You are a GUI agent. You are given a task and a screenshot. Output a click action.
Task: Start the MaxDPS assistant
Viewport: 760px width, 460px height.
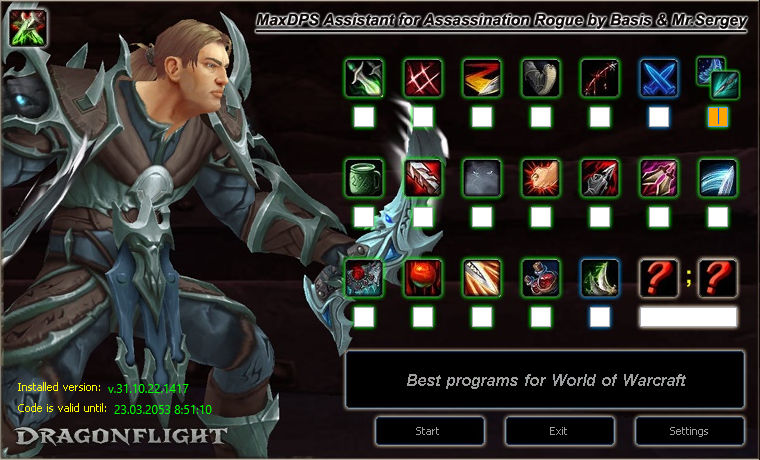pos(429,431)
